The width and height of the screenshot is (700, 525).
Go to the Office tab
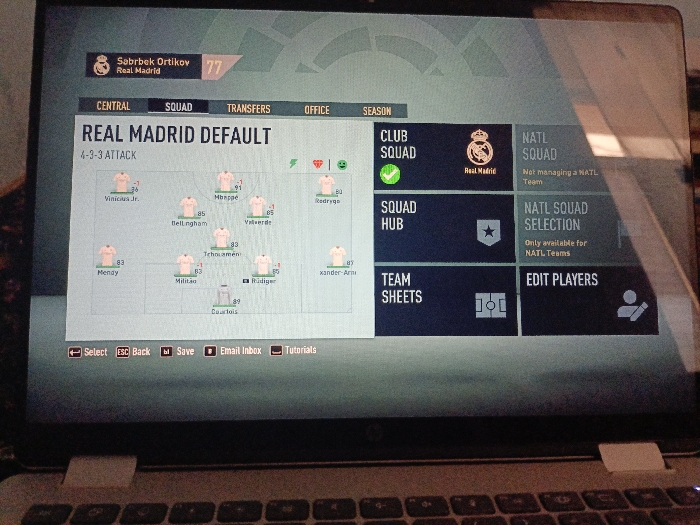pyautogui.click(x=316, y=110)
